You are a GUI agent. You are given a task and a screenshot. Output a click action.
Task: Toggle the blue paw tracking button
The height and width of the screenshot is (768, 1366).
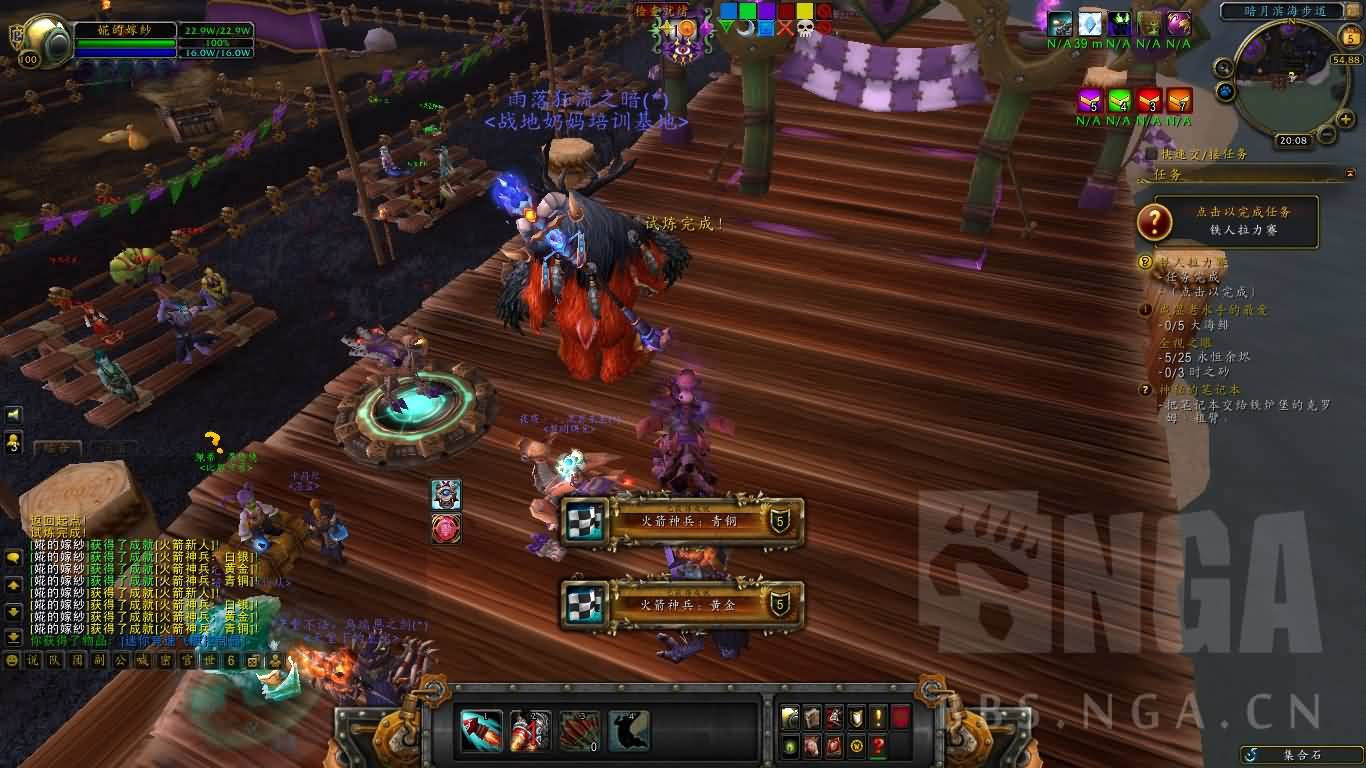1226,92
